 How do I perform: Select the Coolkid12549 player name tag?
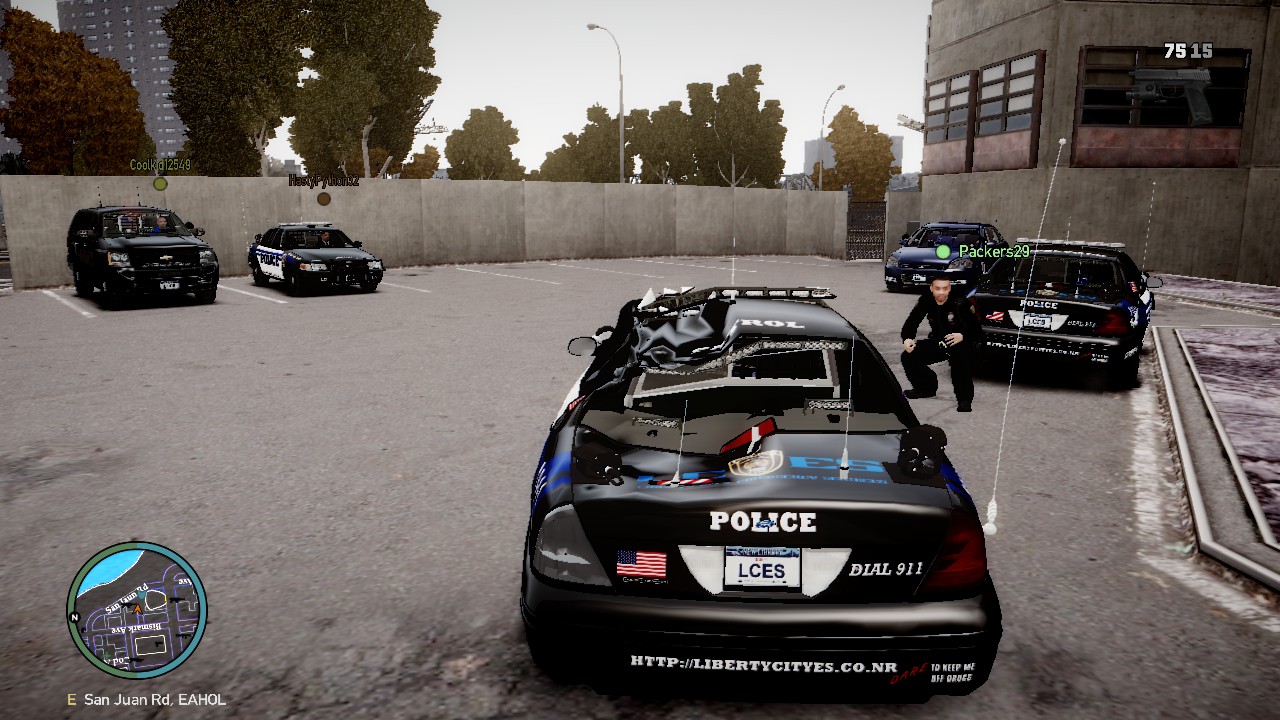point(160,165)
